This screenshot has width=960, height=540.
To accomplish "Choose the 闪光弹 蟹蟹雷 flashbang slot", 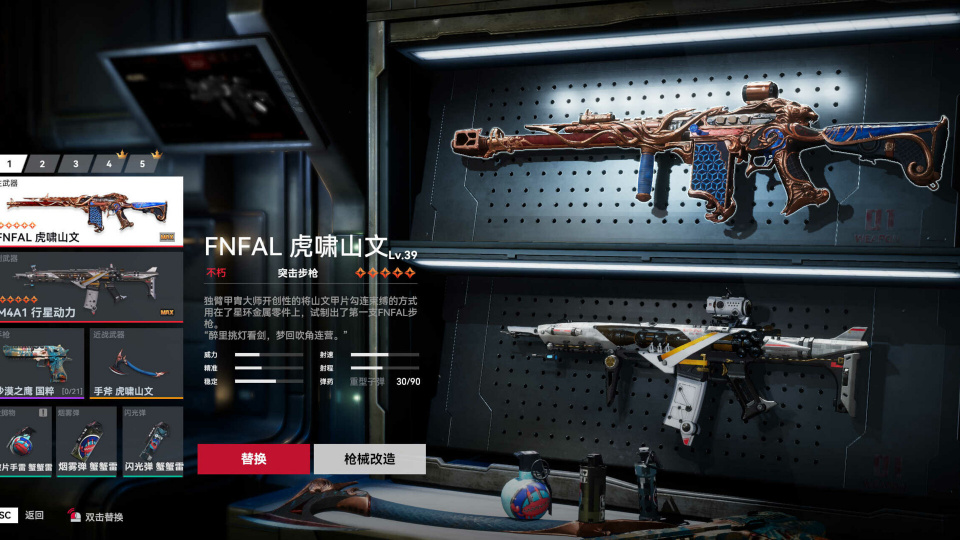I will [x=152, y=441].
